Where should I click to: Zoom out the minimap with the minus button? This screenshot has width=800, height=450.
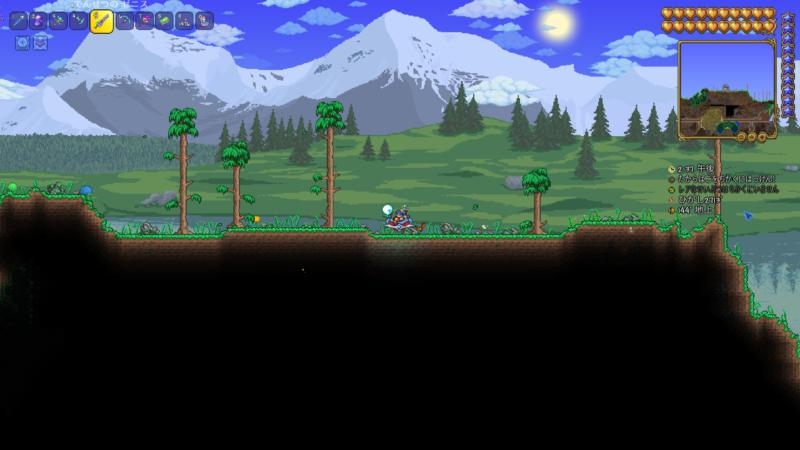752,136
